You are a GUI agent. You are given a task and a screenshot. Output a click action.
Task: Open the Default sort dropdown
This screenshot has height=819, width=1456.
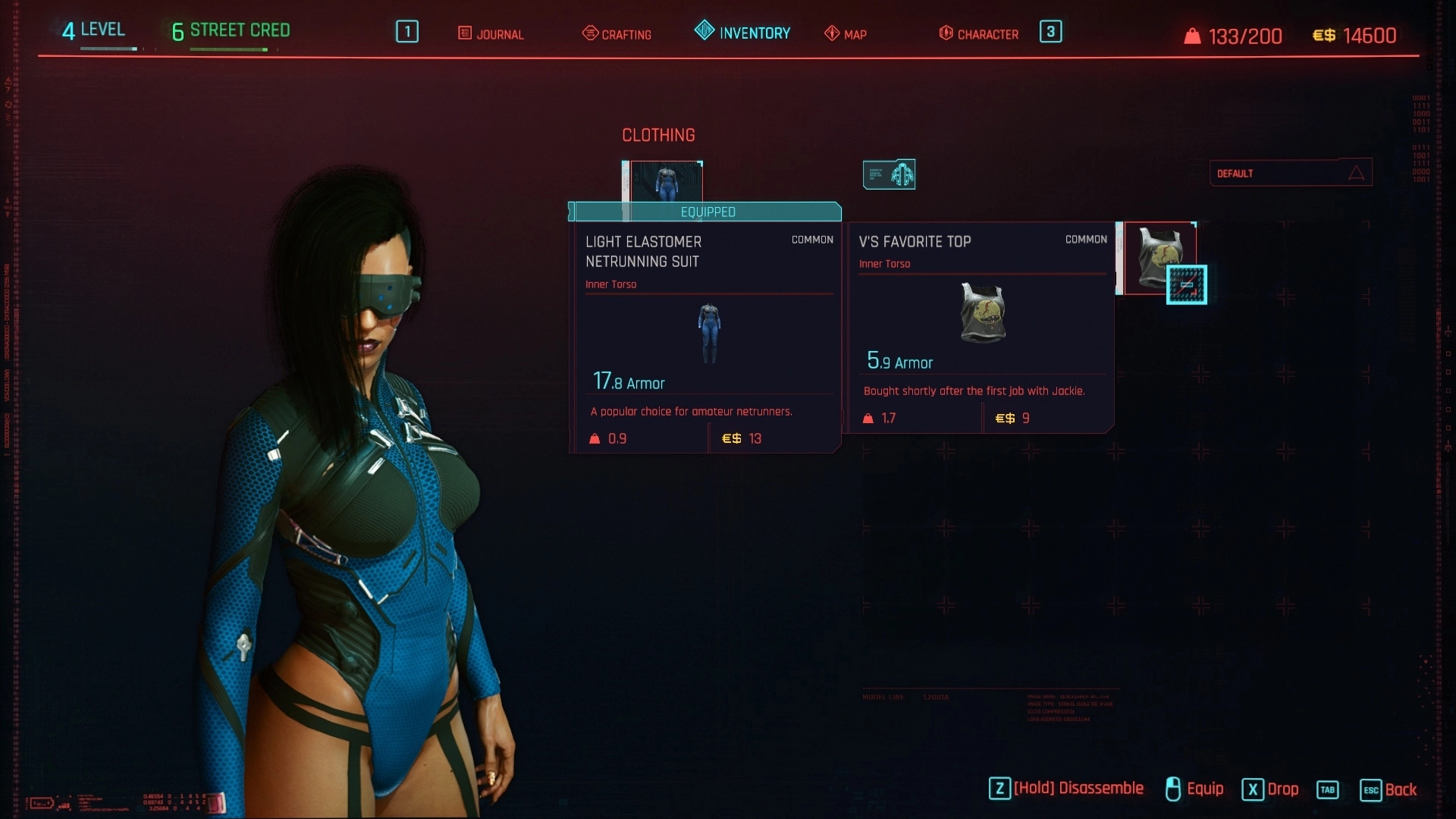point(1290,173)
